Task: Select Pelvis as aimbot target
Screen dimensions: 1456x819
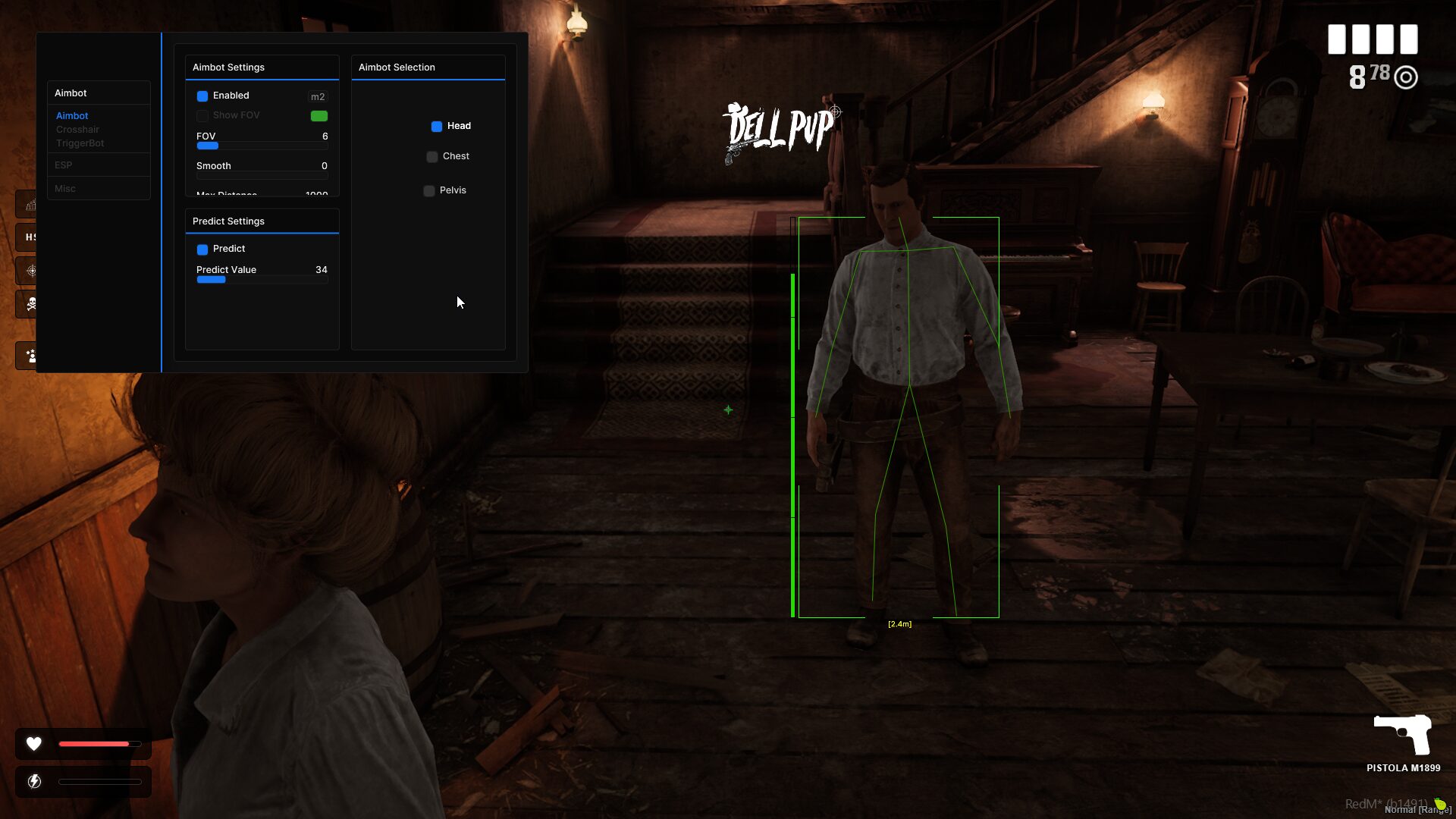Action: pyautogui.click(x=429, y=191)
